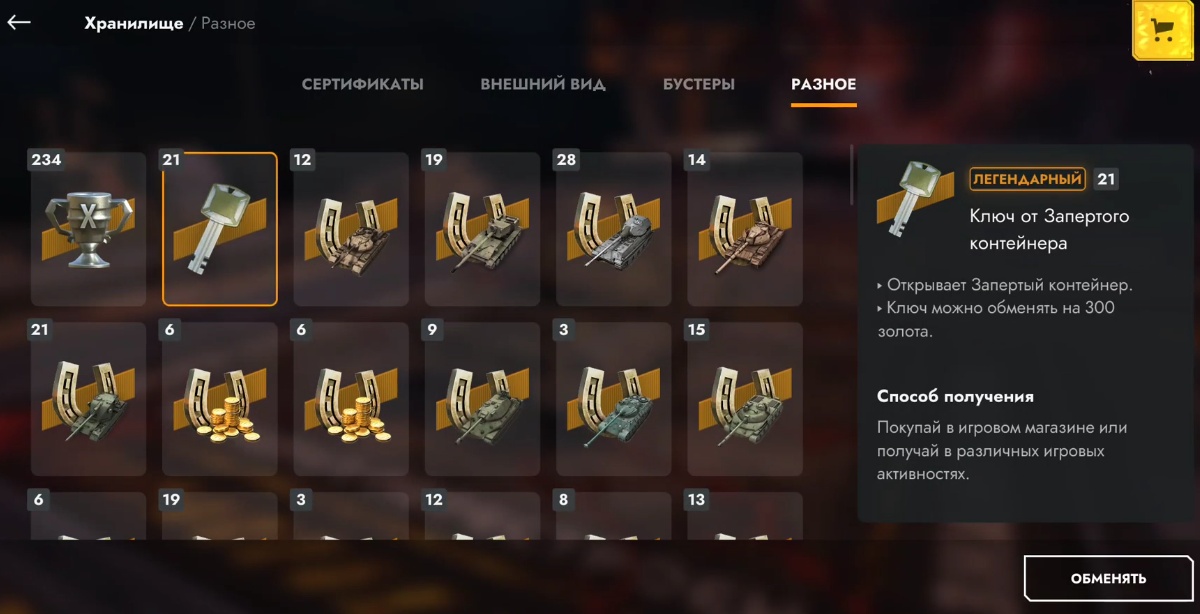
Task: Choose the horseshoe tank item with count 15
Action: pos(744,400)
